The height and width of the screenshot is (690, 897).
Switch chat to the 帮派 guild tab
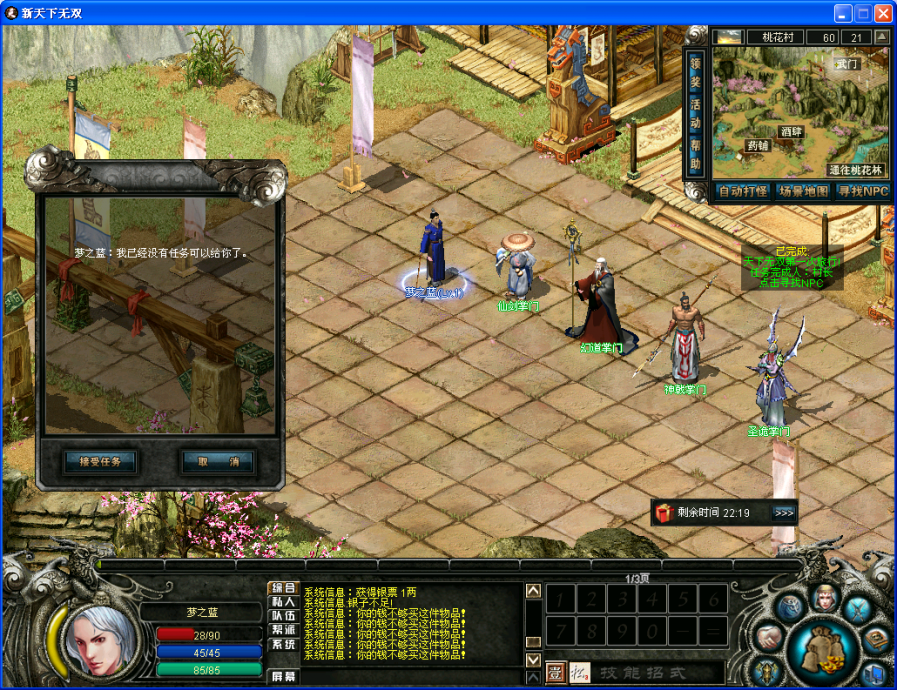pyautogui.click(x=283, y=631)
